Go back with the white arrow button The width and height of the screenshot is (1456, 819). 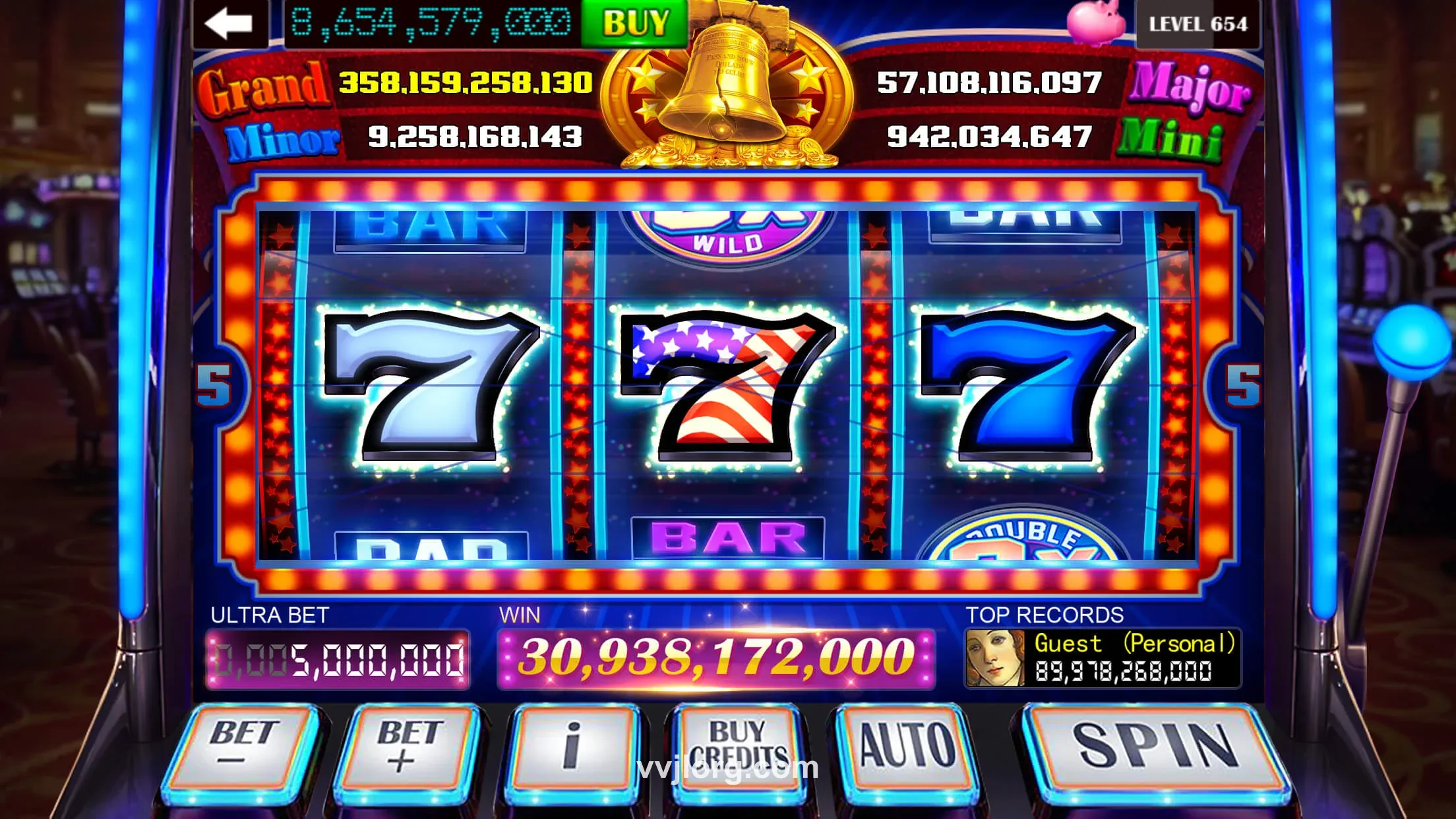pyautogui.click(x=229, y=24)
